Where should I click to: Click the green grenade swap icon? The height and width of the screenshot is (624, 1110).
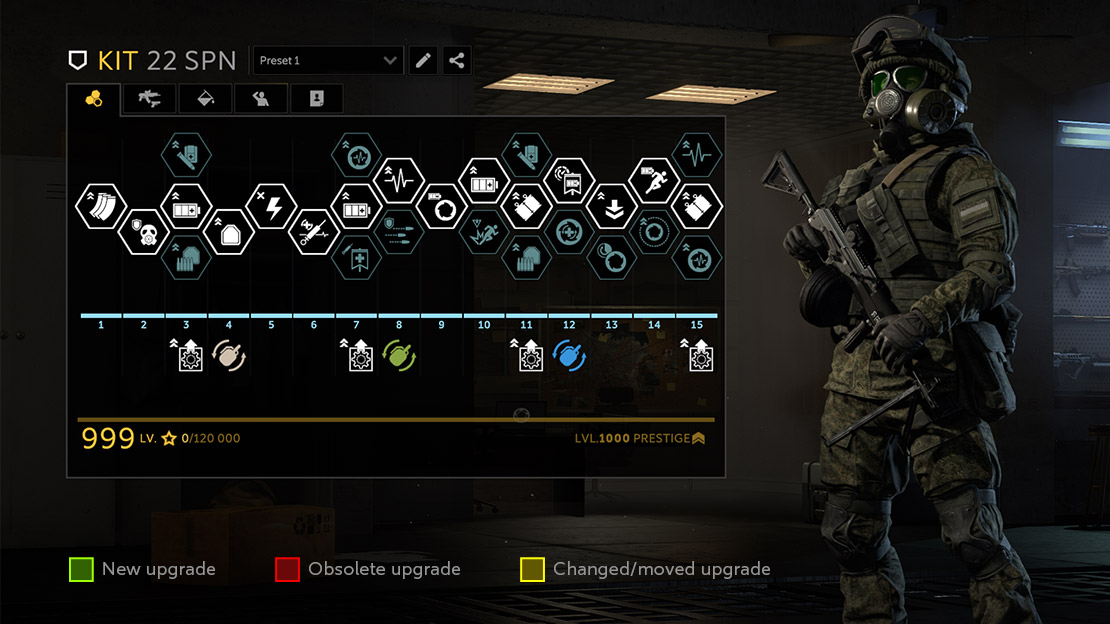point(399,355)
